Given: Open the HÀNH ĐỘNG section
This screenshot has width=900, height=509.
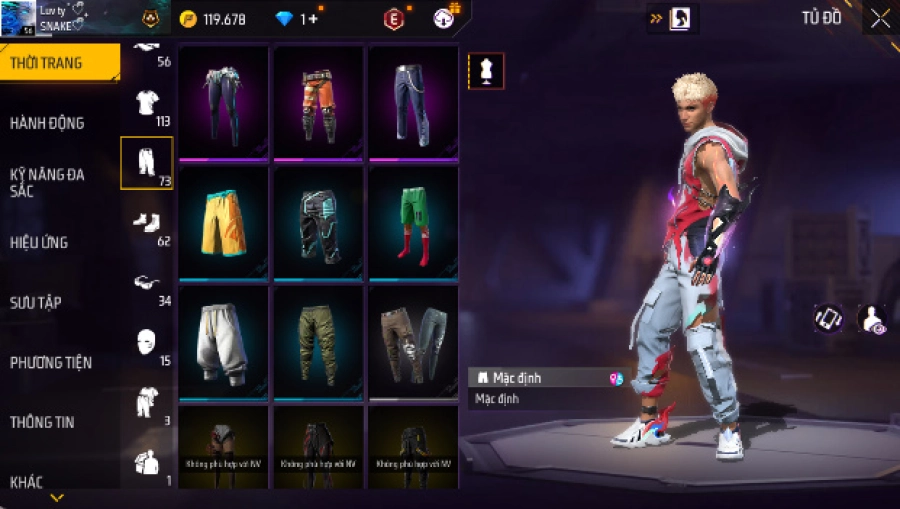Looking at the screenshot, I should [x=47, y=123].
